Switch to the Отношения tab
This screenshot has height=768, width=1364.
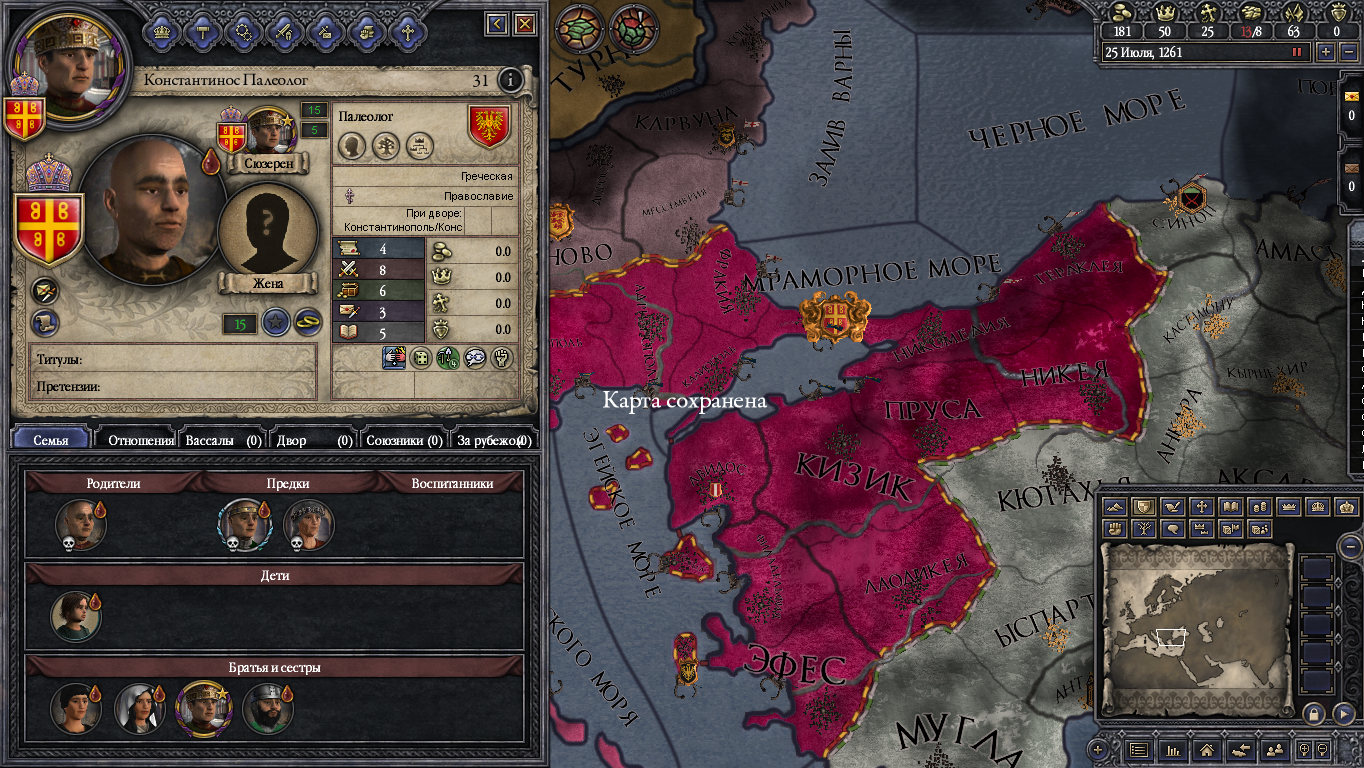(140, 439)
